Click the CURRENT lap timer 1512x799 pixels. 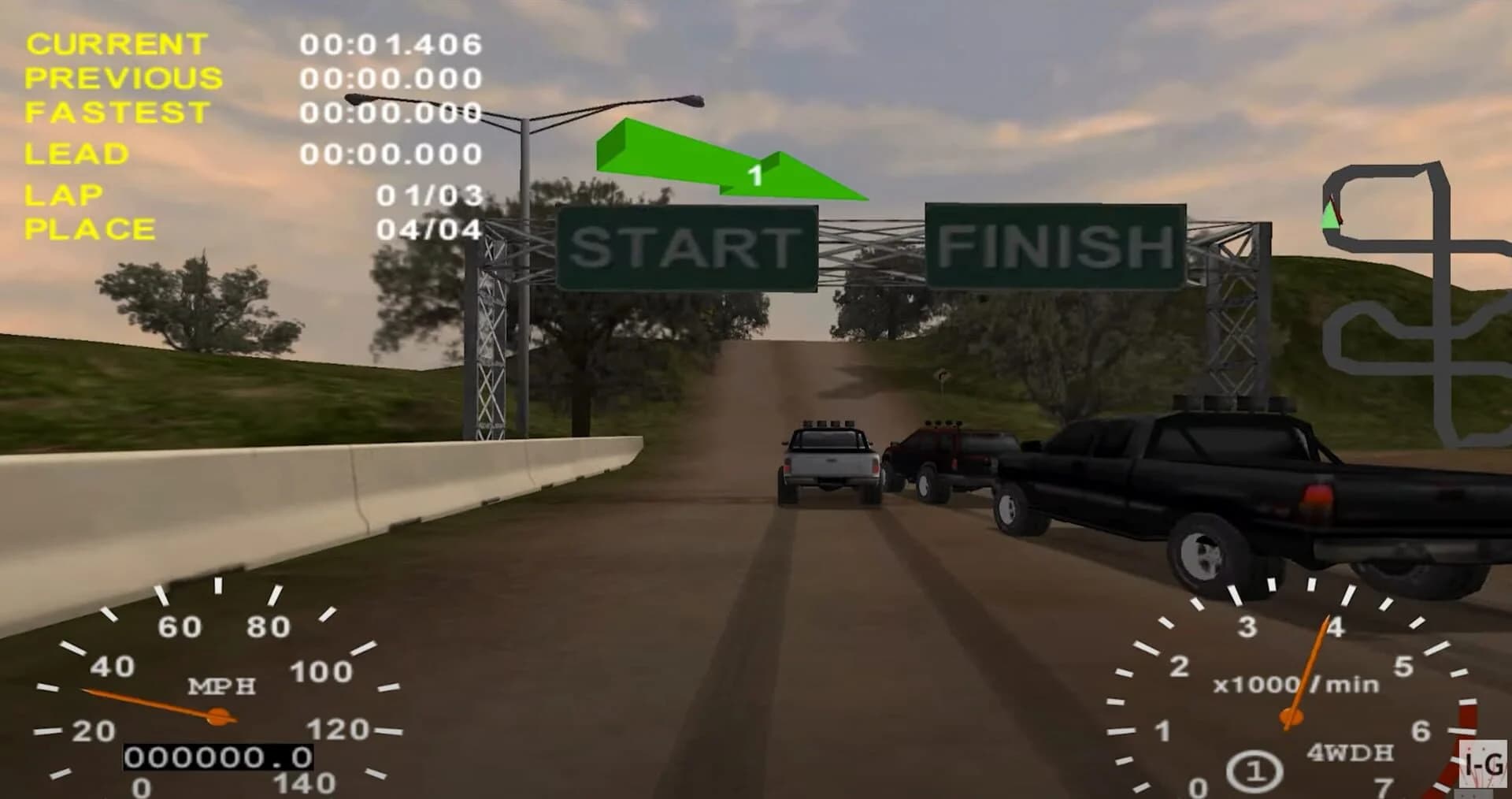(390, 44)
